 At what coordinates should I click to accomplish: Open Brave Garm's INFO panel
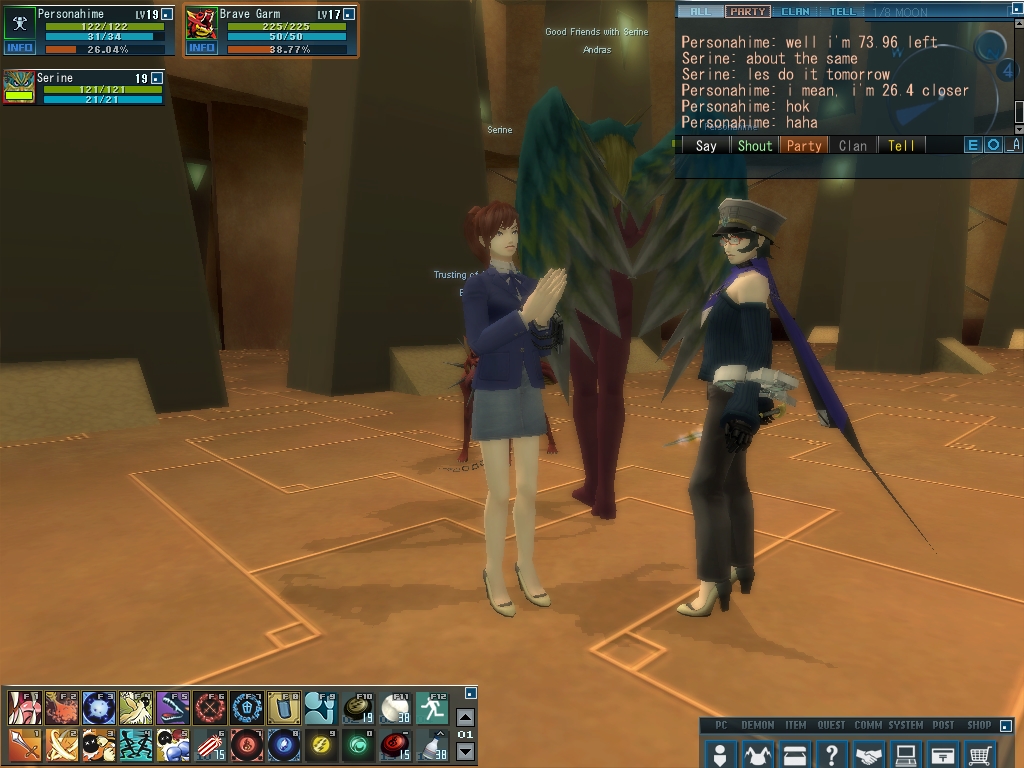[x=202, y=47]
